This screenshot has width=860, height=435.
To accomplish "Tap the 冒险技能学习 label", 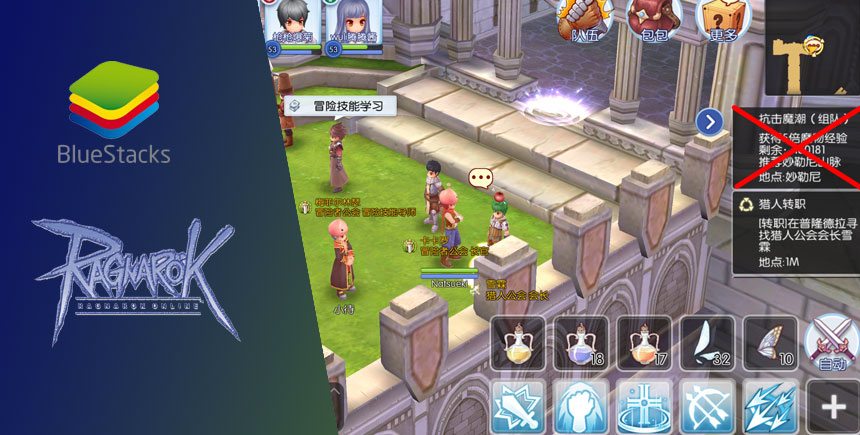I will pyautogui.click(x=341, y=105).
